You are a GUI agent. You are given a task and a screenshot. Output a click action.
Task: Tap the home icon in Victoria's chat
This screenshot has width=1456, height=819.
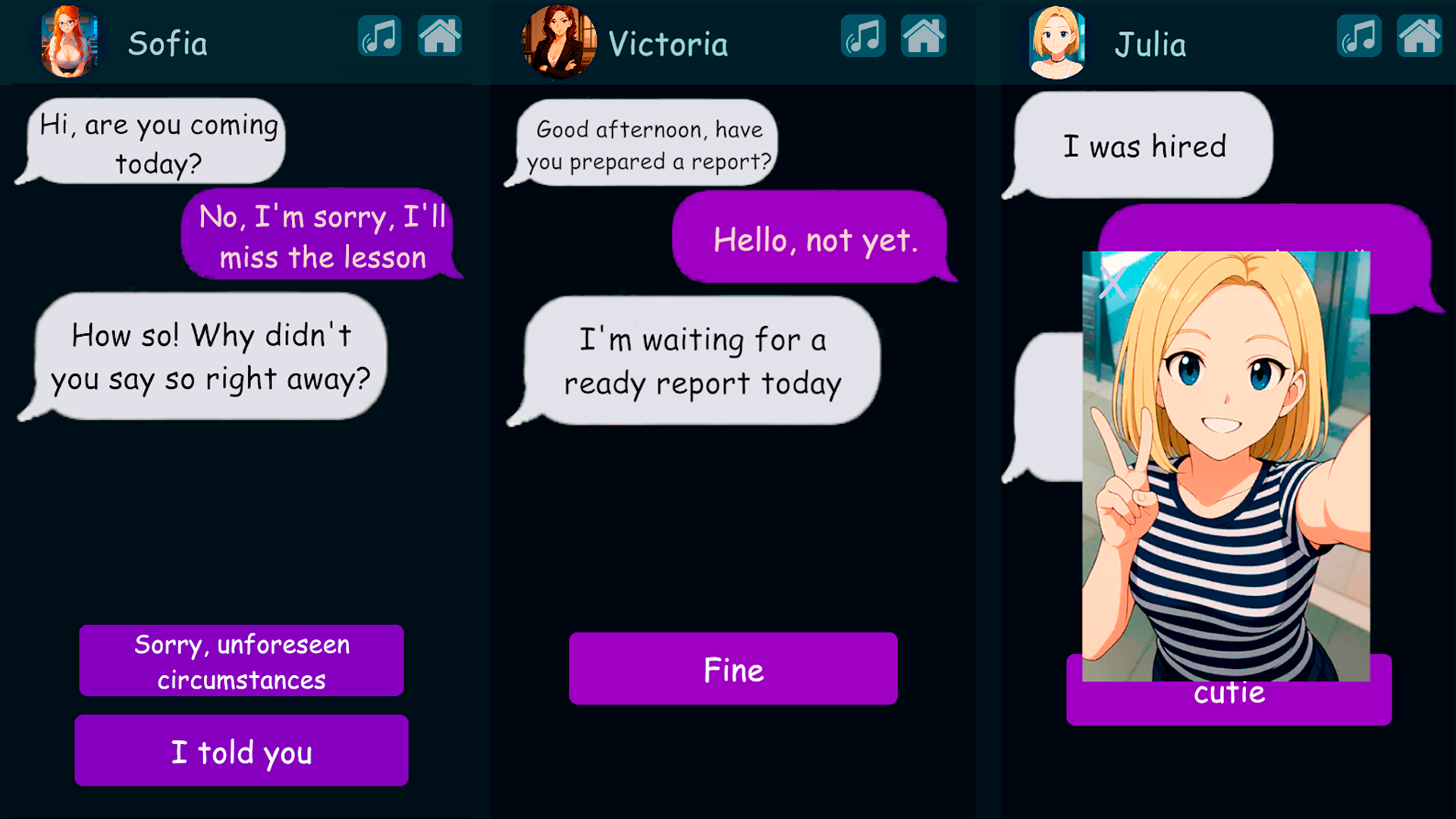click(924, 36)
